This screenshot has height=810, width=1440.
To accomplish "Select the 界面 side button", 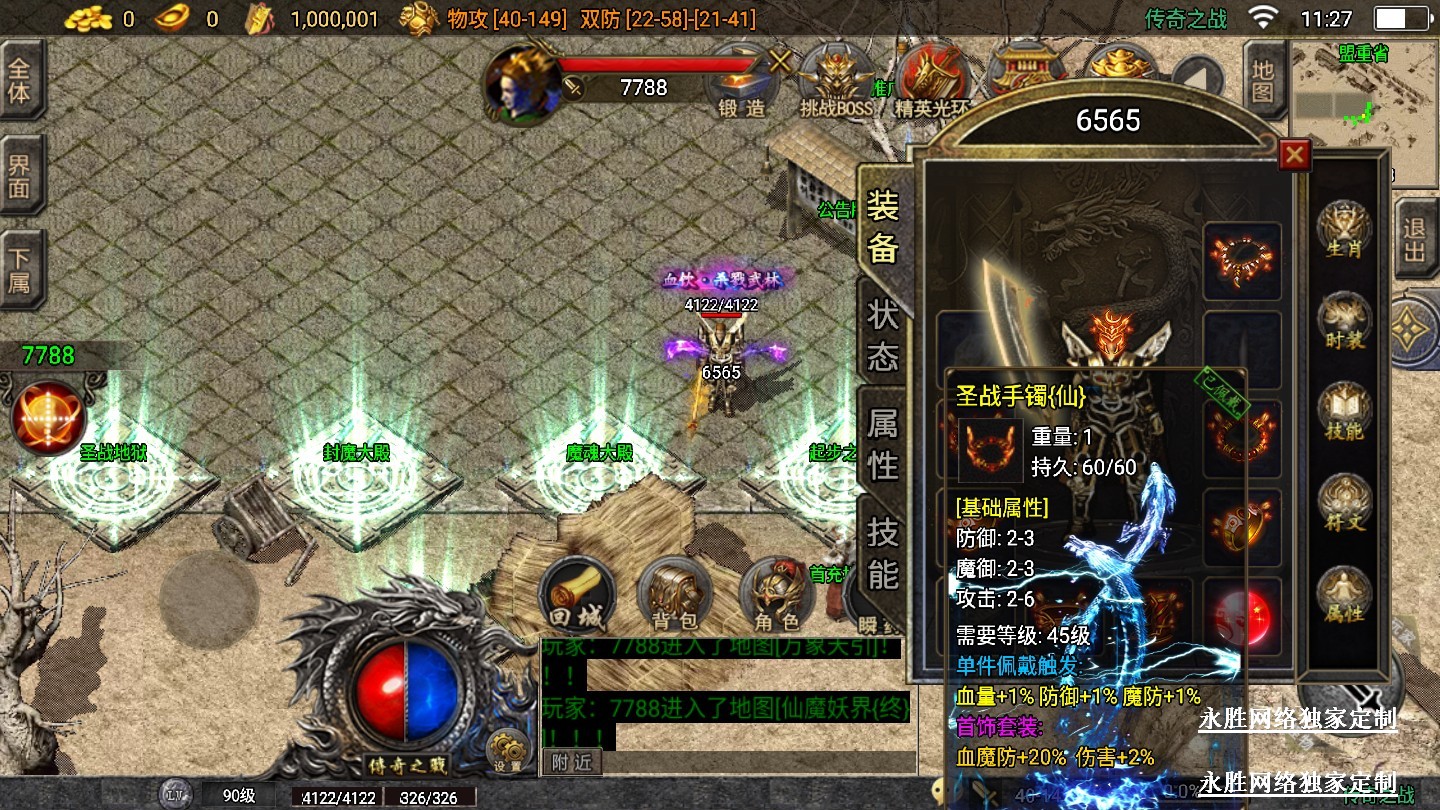I will (20, 176).
